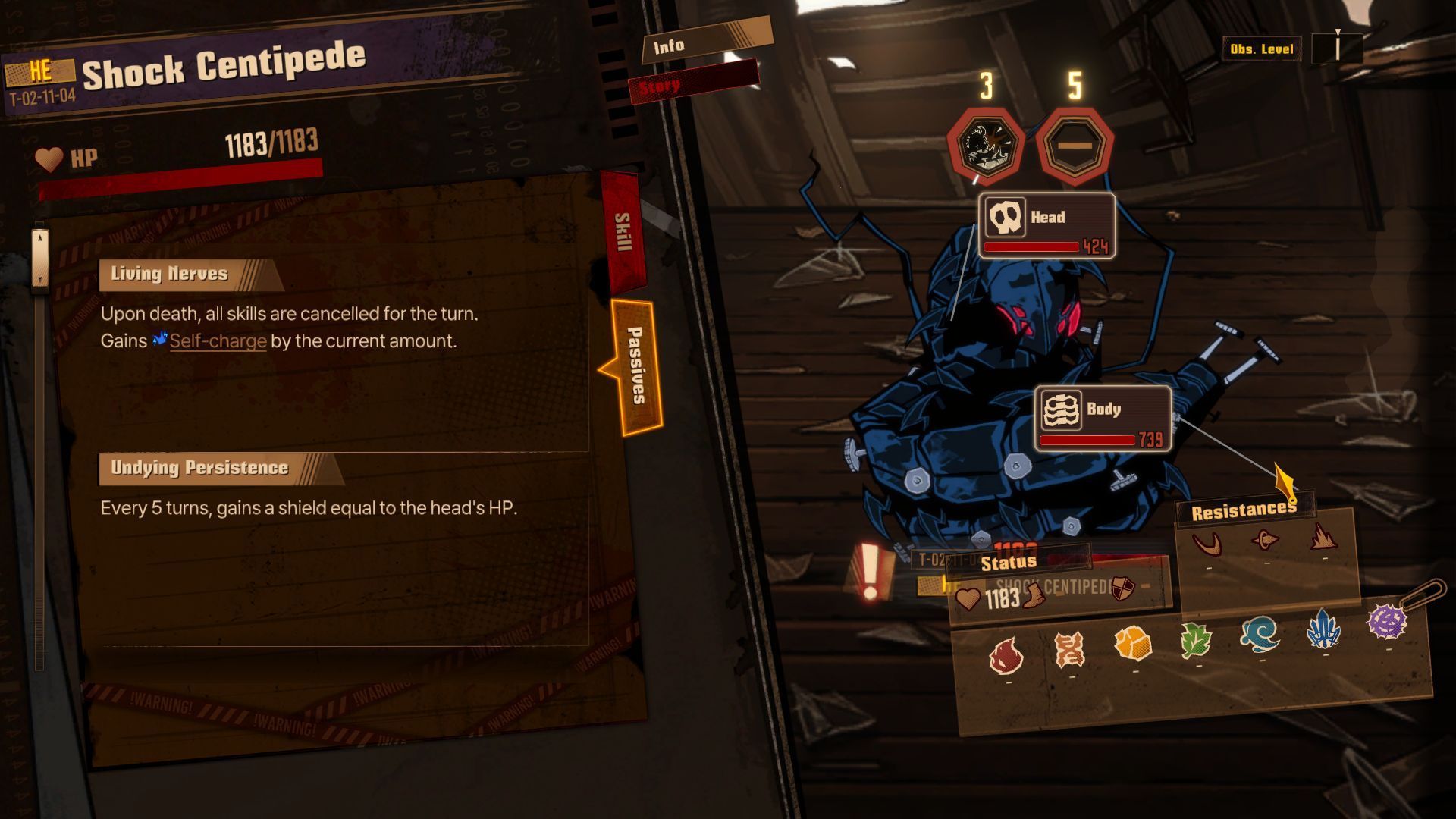Click the shield icon in Status
The width and height of the screenshot is (1456, 819).
pos(1122,588)
